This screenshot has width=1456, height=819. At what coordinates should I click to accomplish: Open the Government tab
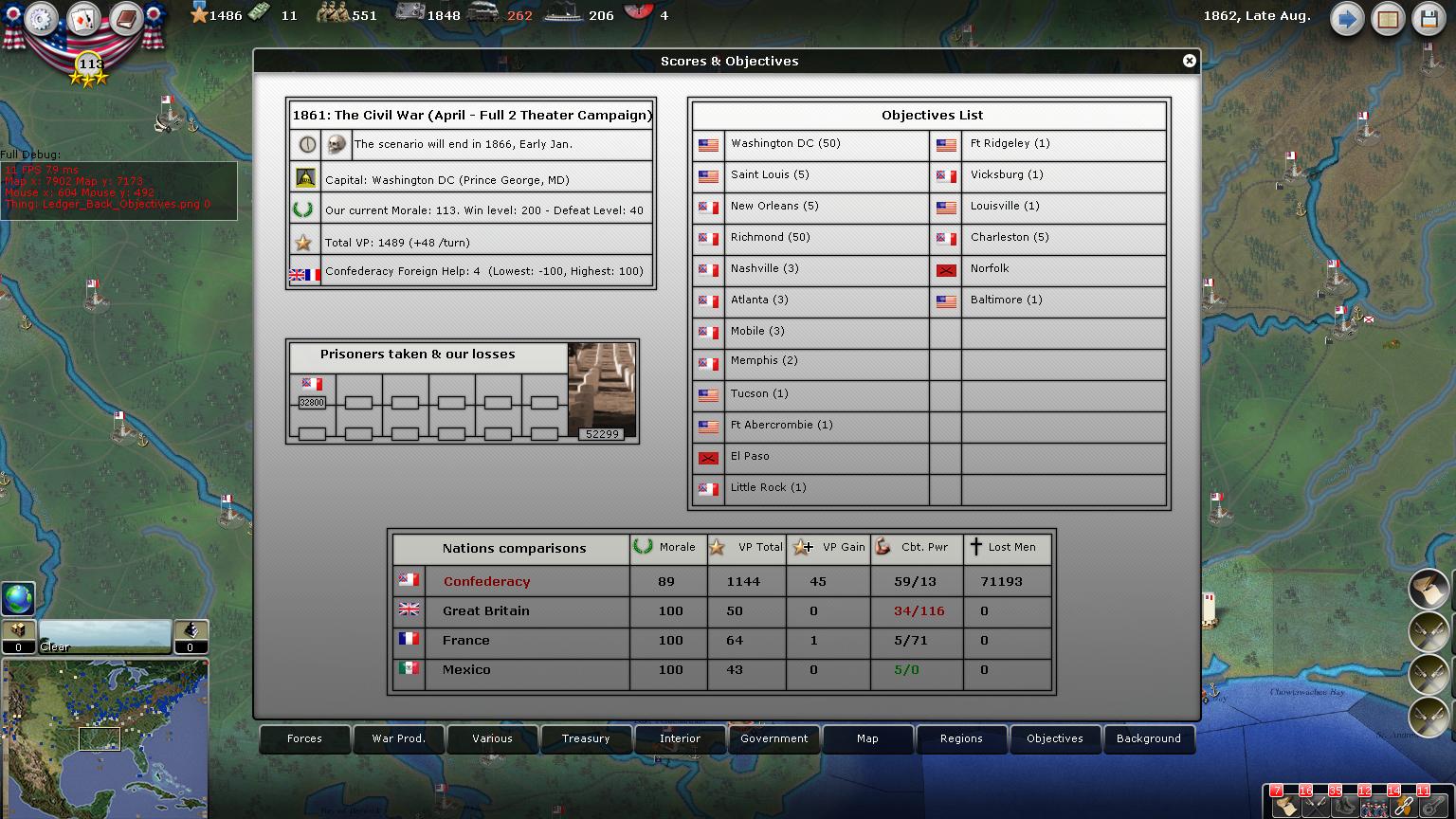[773, 738]
